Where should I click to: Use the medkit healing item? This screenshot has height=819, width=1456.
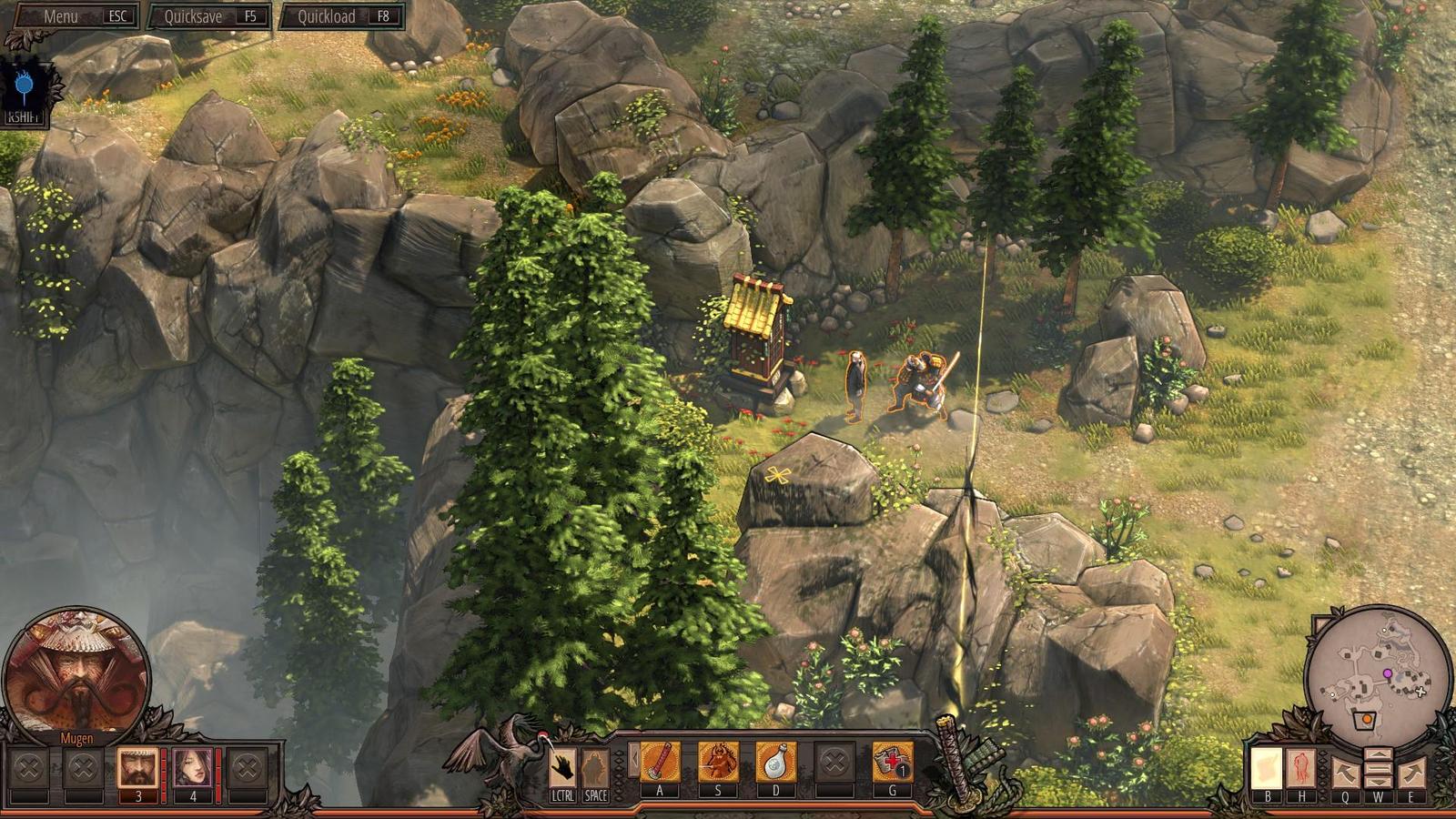tap(893, 762)
